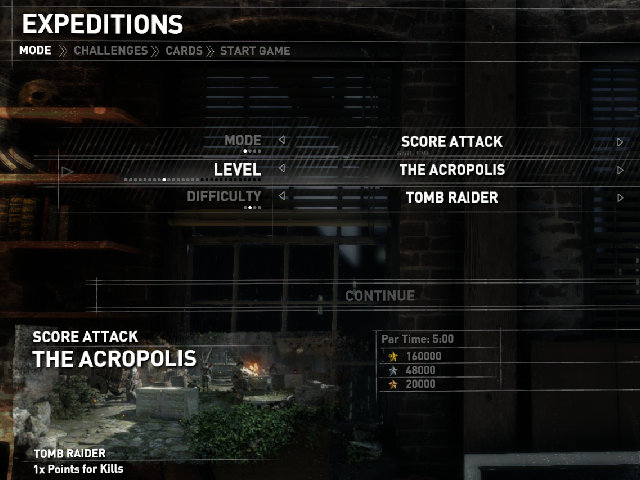Switch to previous mode with left arrow
Image resolution: width=640 pixels, height=480 pixels.
point(282,141)
